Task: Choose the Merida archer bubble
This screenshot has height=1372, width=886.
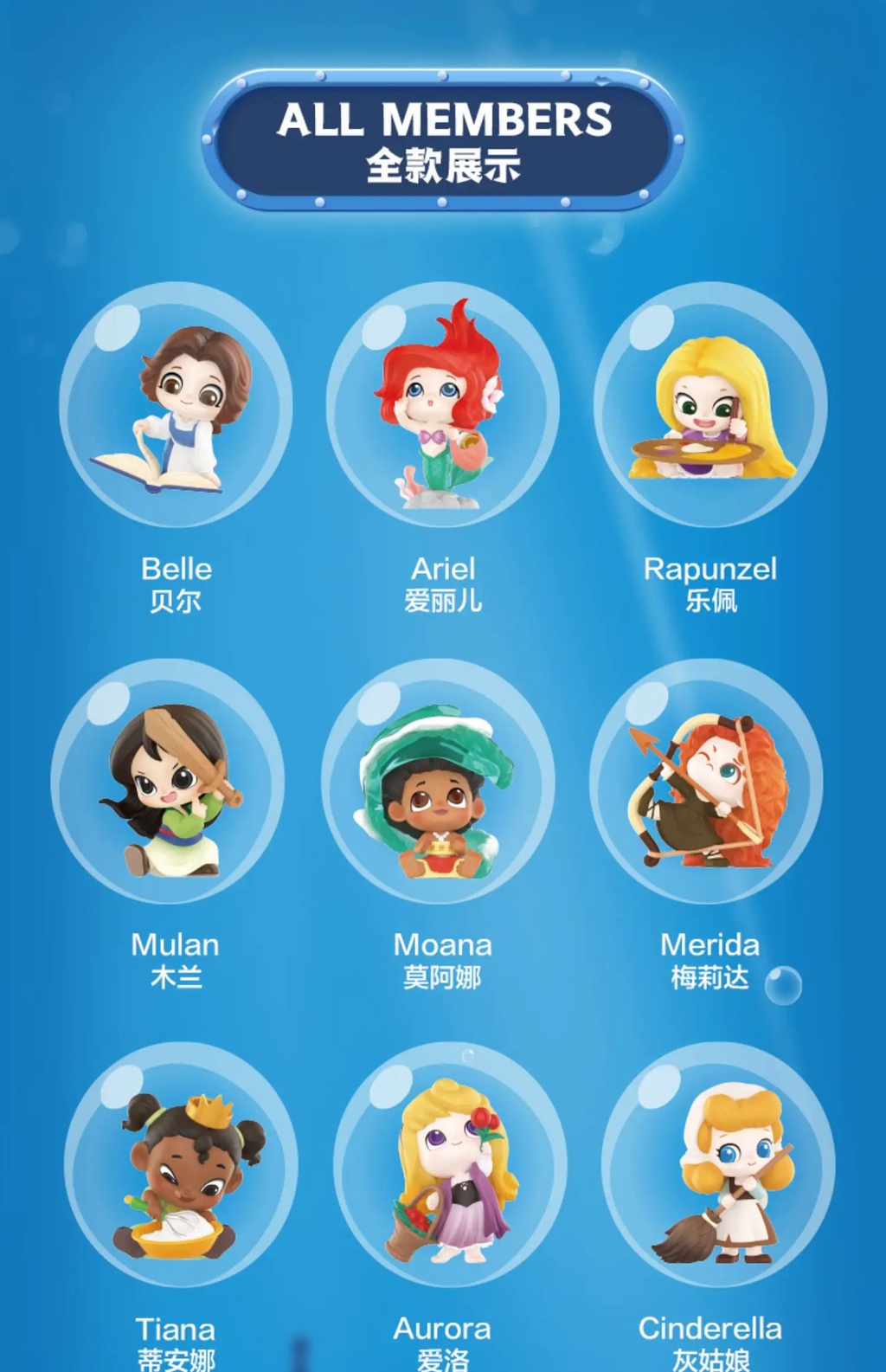Action: coord(707,783)
